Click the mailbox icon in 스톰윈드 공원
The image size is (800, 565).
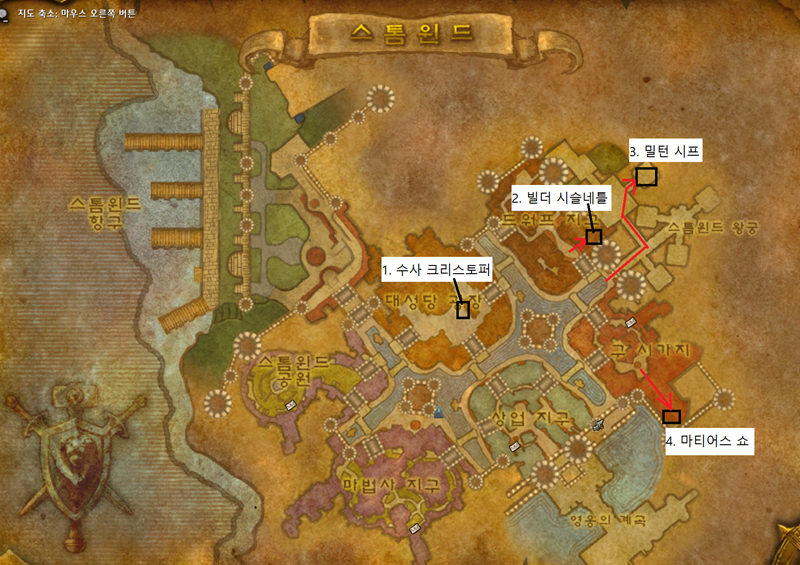click(291, 404)
